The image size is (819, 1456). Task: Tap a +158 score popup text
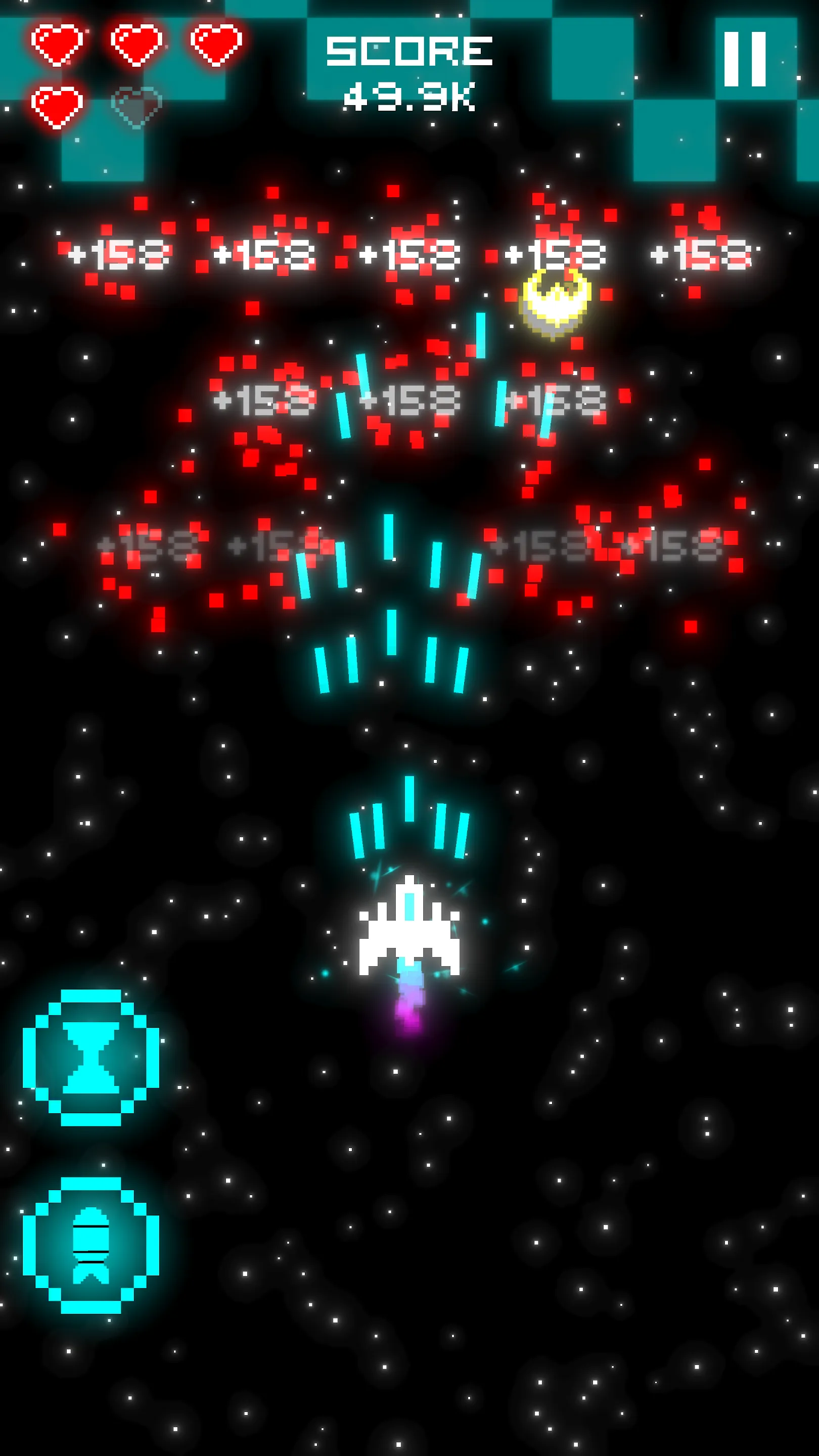coord(121,254)
